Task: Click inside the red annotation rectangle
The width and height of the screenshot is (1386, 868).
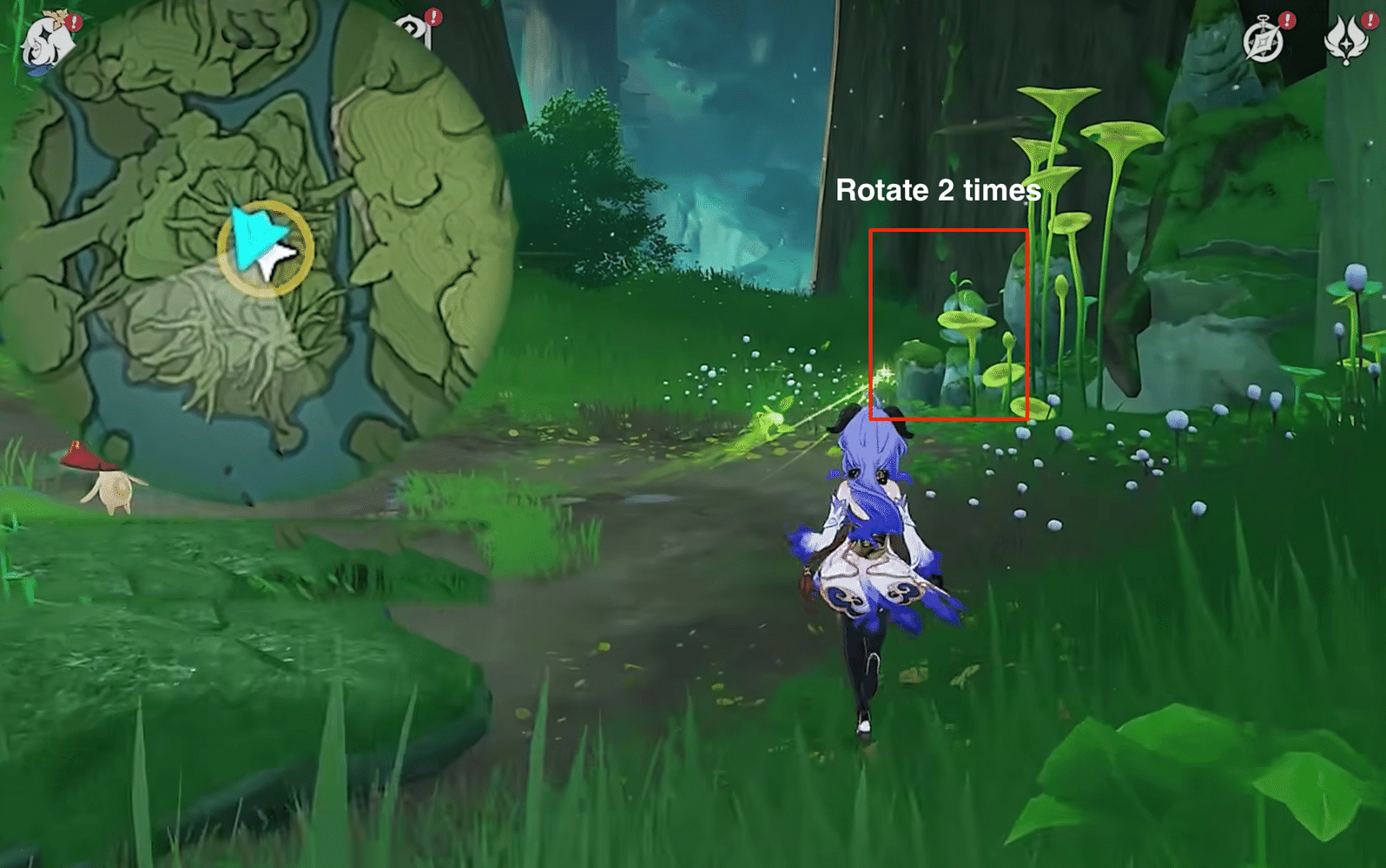Action: point(949,325)
